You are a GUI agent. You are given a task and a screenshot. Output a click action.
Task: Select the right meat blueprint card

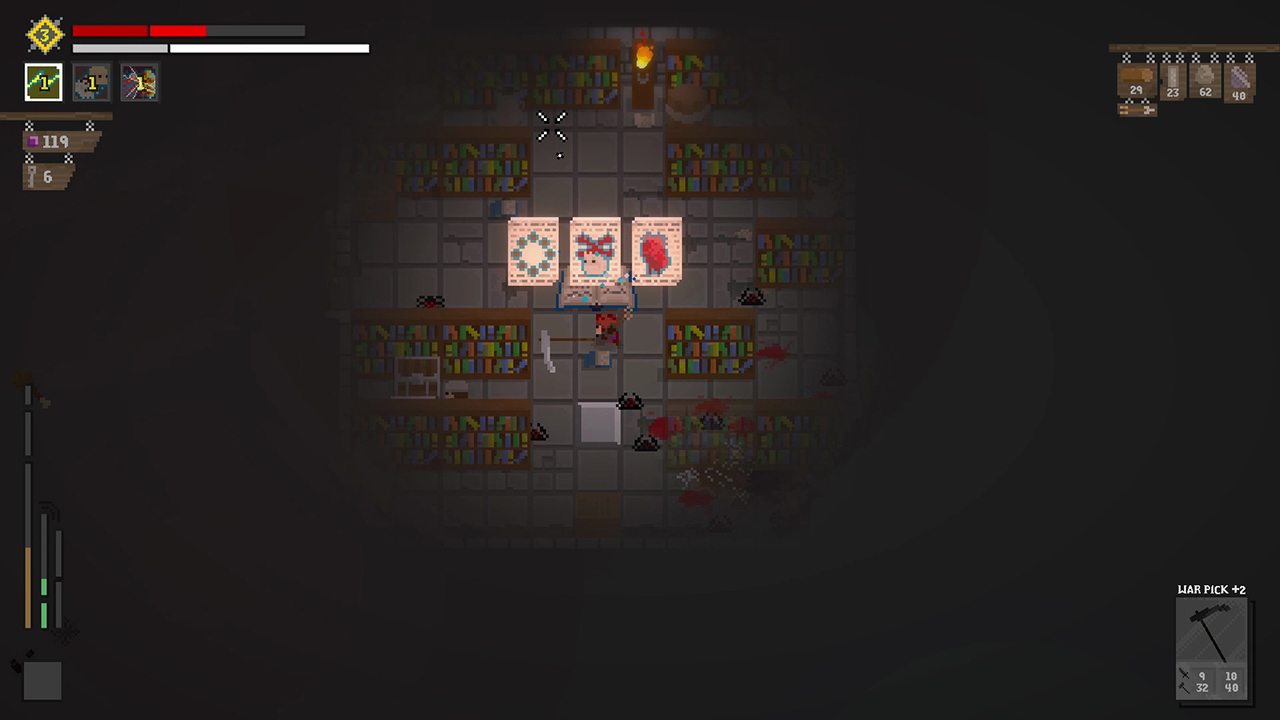tap(657, 252)
